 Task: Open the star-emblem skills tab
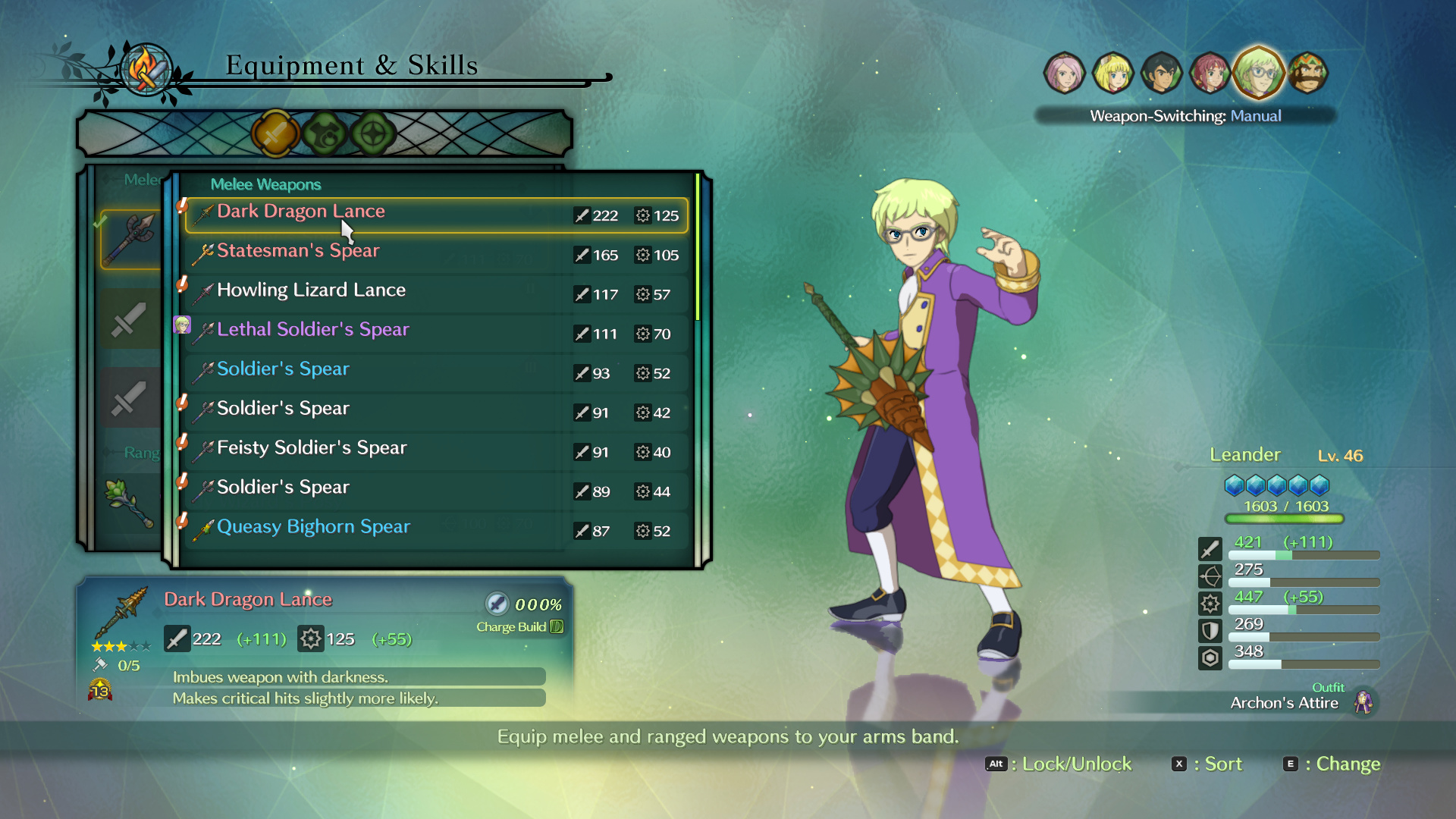(373, 134)
